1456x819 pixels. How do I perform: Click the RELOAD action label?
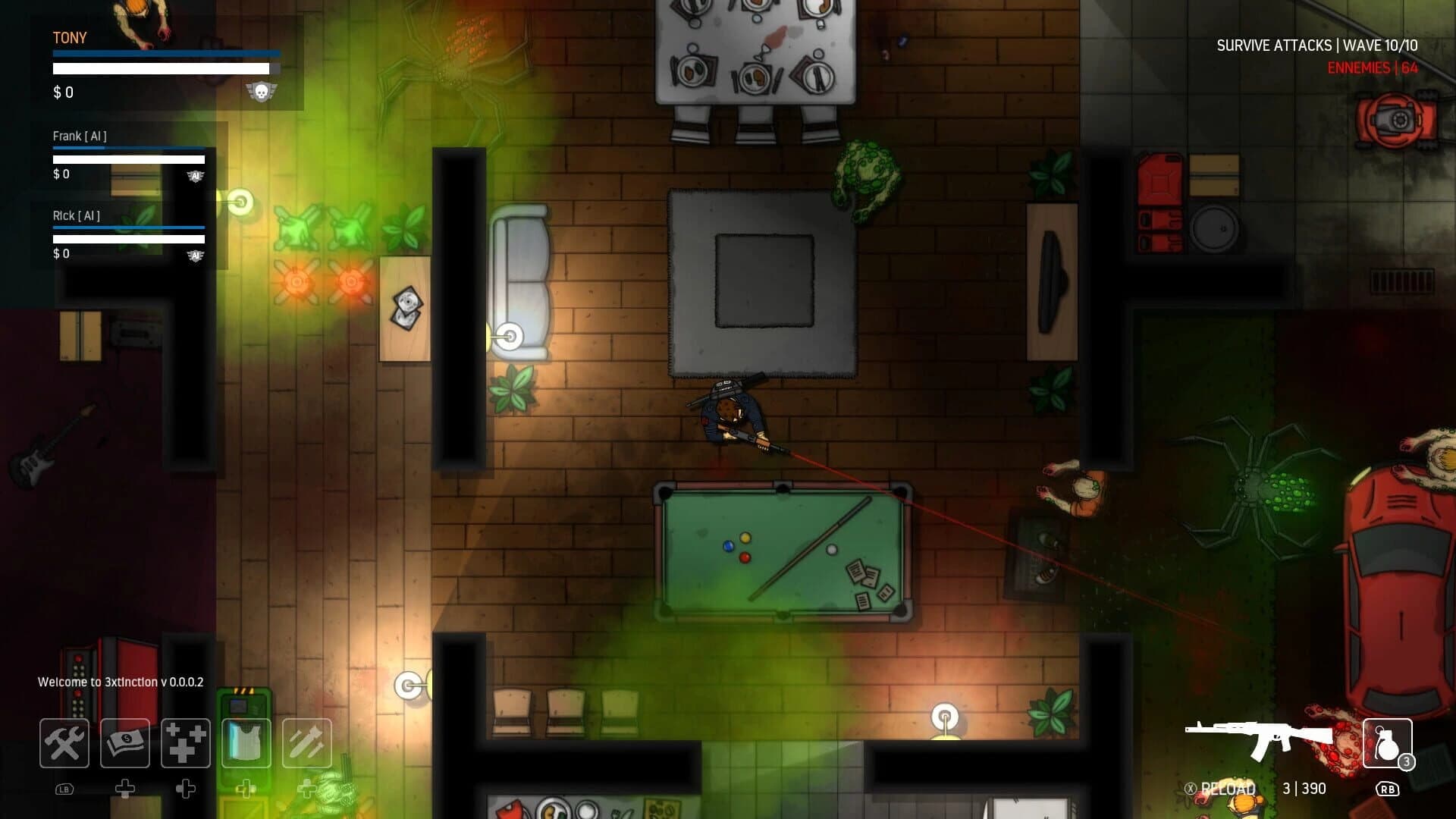1223,789
